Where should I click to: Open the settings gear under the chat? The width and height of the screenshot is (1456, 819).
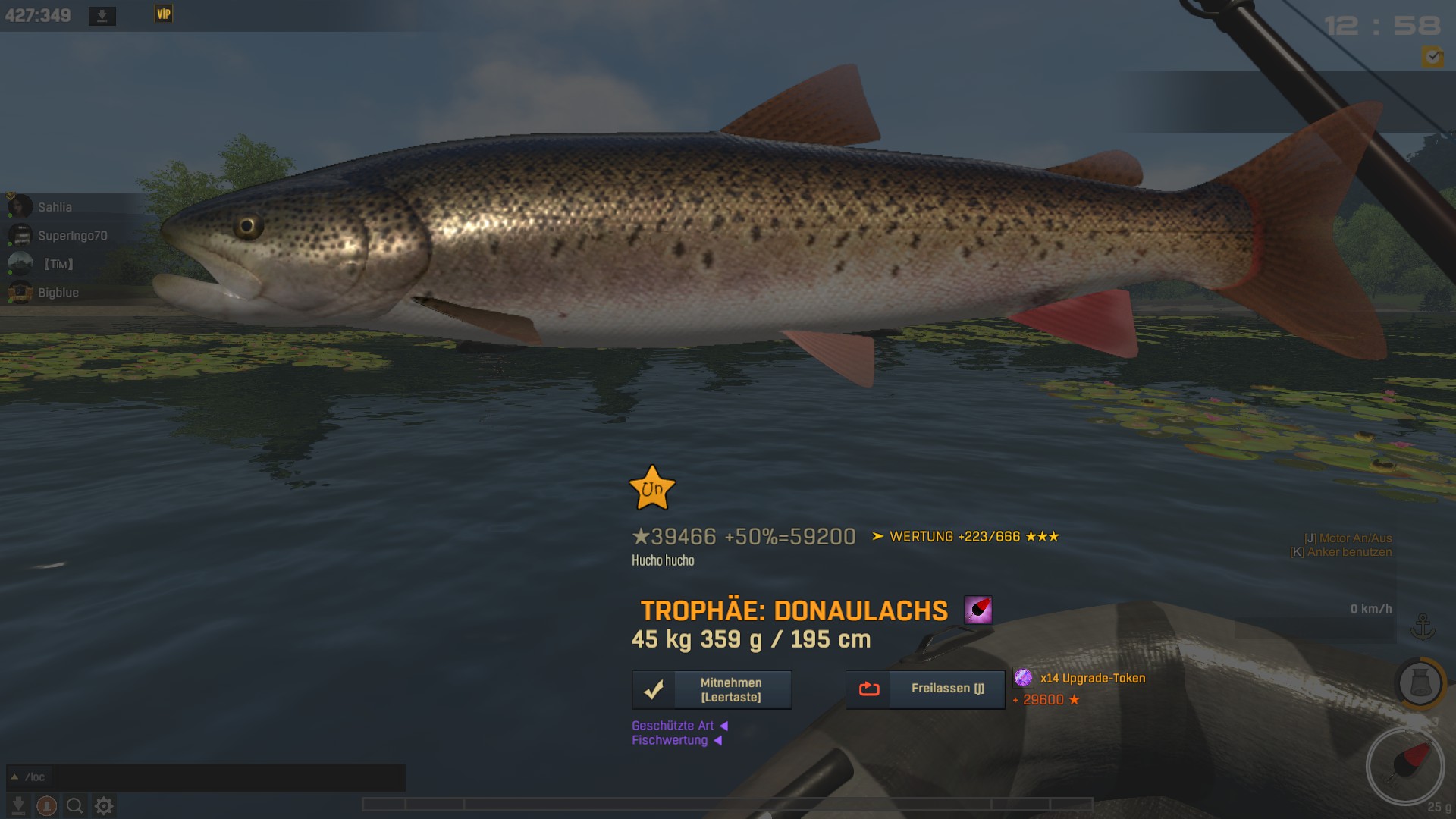[104, 805]
